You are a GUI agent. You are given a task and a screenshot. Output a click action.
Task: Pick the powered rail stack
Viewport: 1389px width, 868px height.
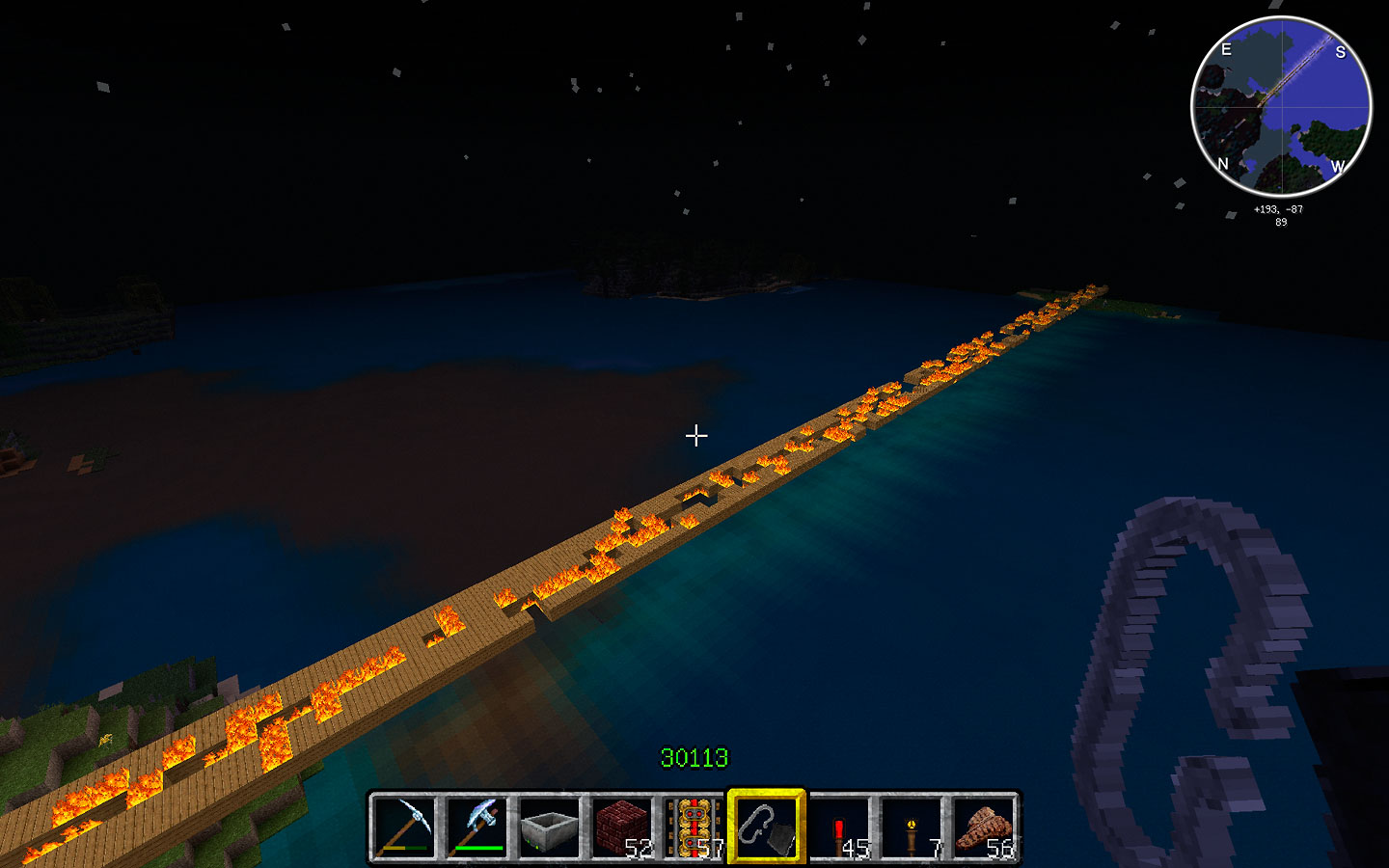pos(694,827)
